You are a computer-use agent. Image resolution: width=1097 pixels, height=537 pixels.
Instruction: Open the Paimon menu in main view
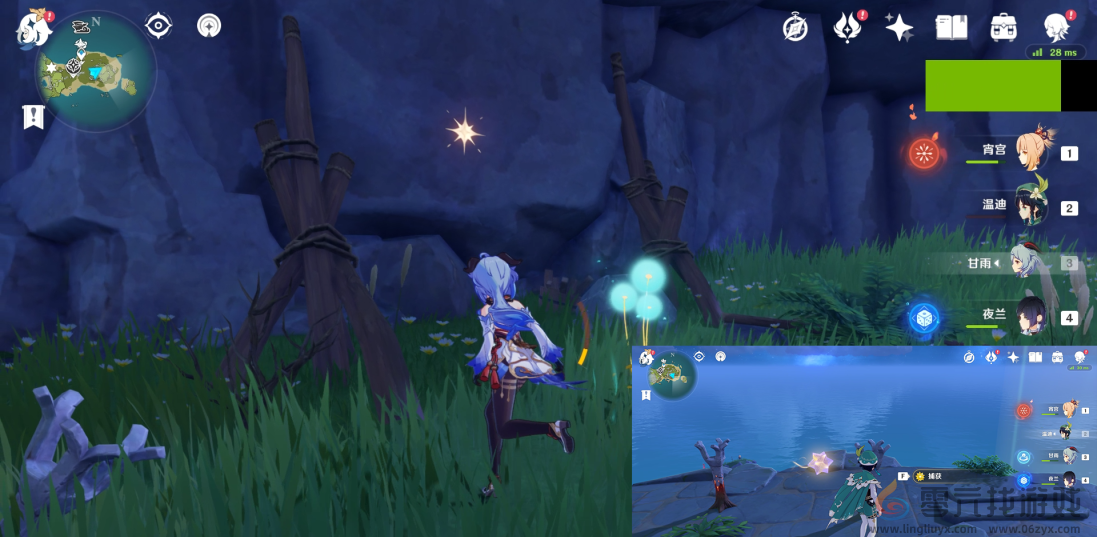[x=33, y=28]
